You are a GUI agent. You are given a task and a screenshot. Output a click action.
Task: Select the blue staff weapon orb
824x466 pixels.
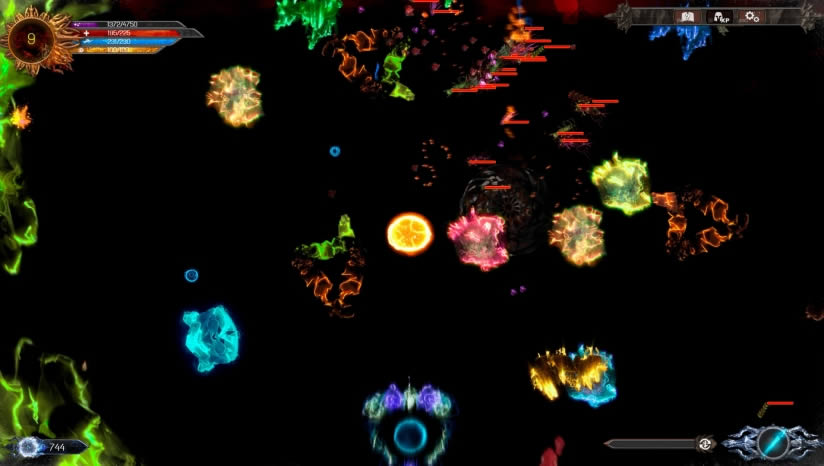pyautogui.click(x=772, y=441)
